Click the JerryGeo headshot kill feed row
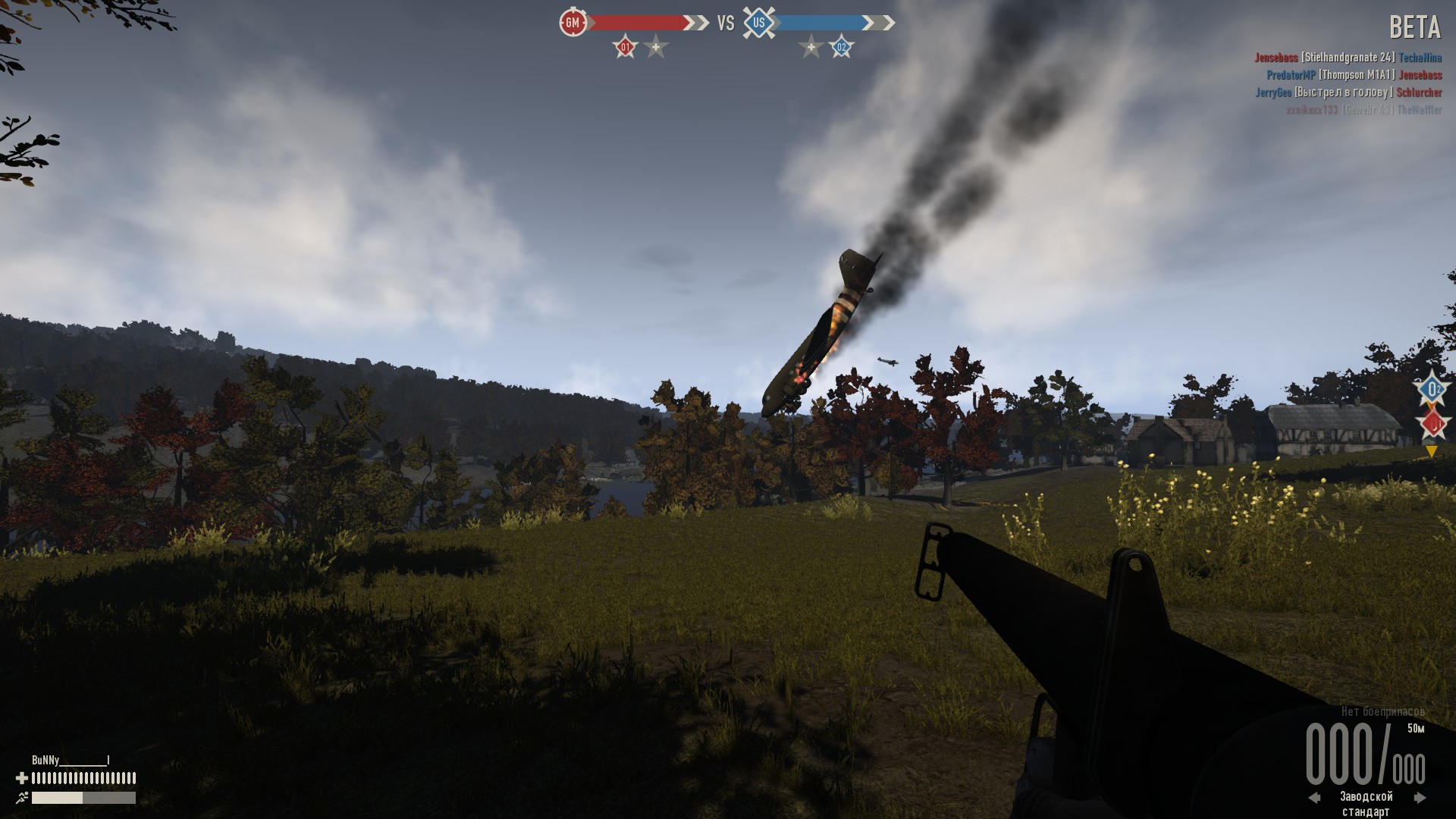Image resolution: width=1456 pixels, height=819 pixels. (x=1348, y=93)
